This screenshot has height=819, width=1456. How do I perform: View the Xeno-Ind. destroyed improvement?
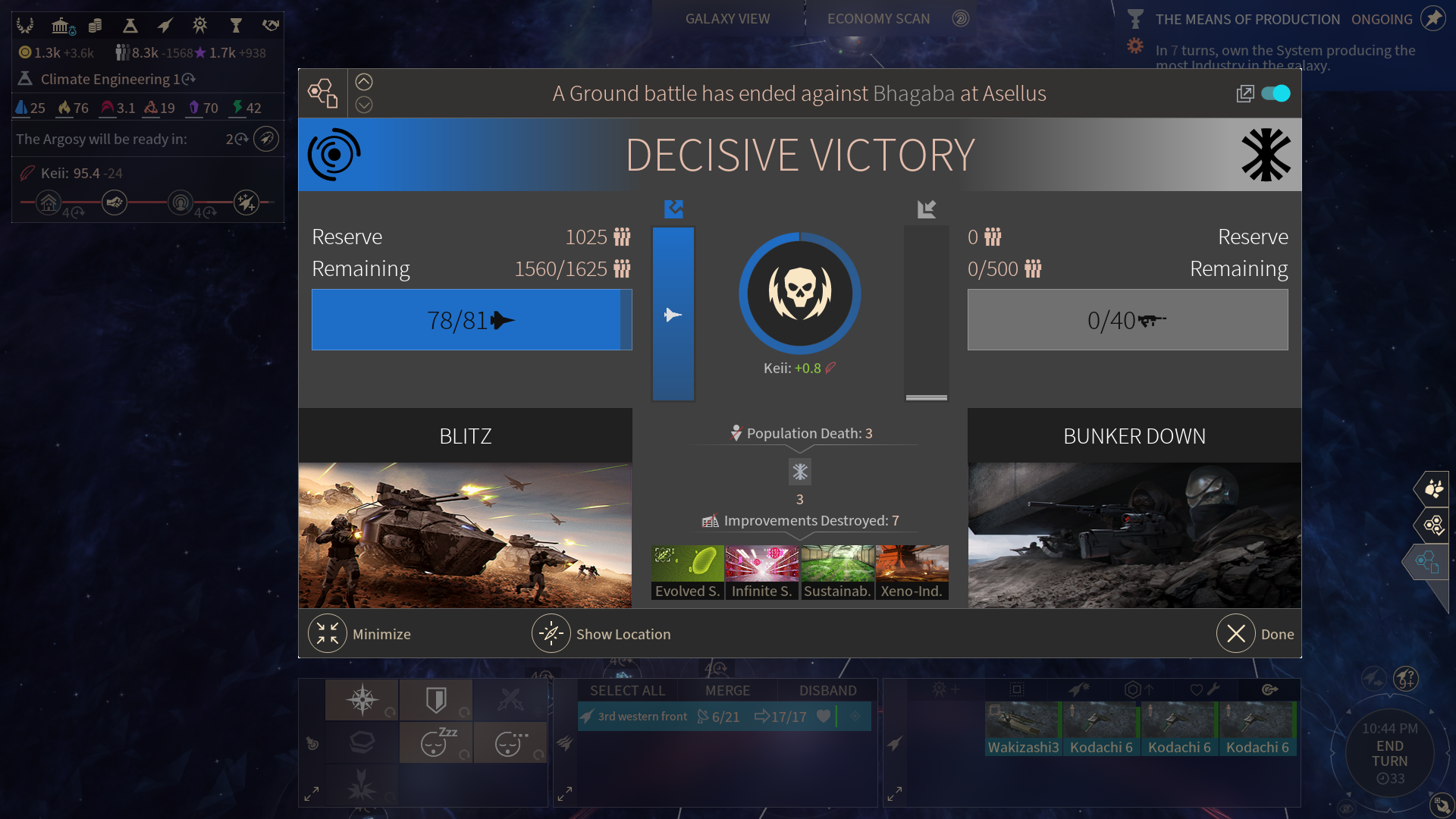(912, 573)
